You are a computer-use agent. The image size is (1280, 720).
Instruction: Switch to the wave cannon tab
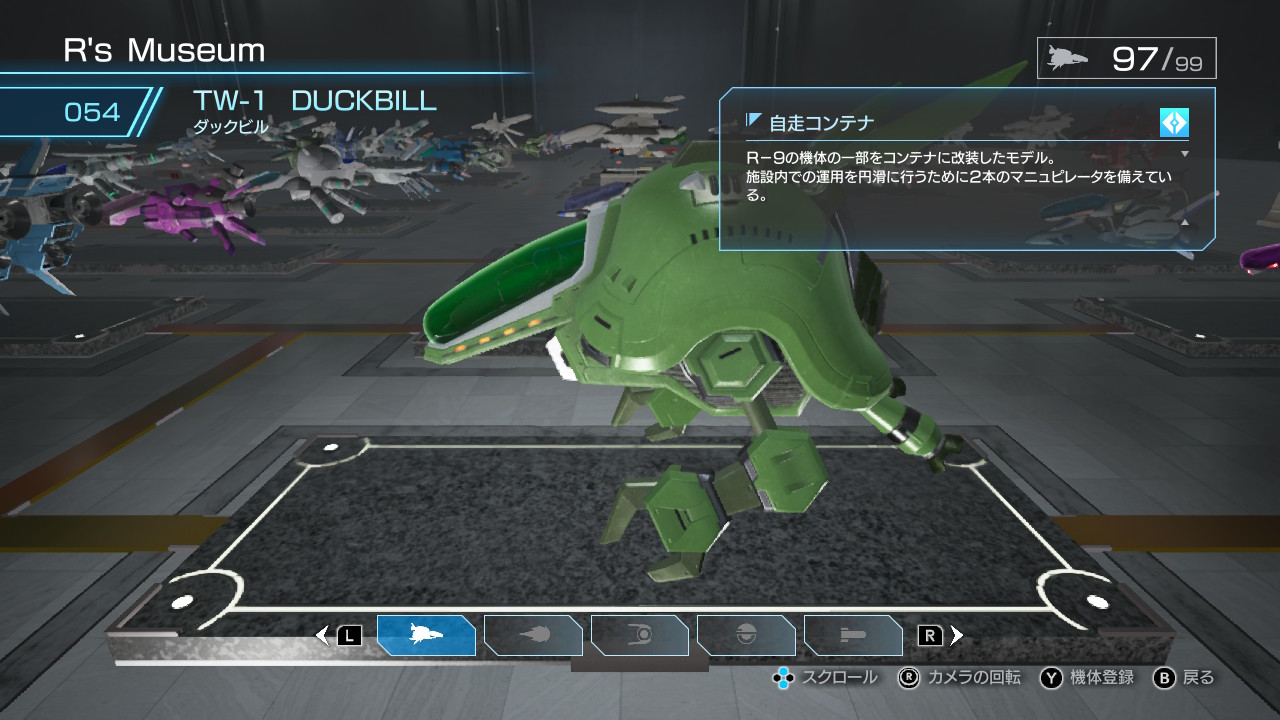click(533, 635)
